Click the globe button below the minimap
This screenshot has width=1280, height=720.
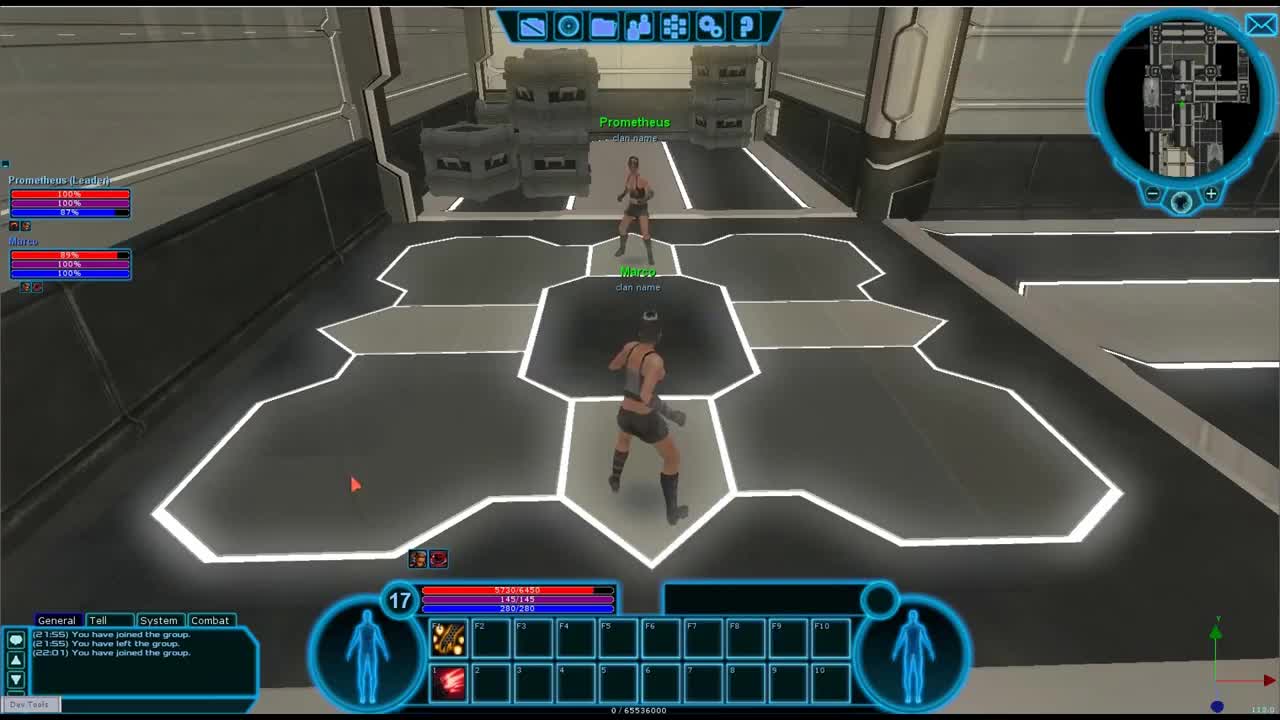pyautogui.click(x=1181, y=202)
